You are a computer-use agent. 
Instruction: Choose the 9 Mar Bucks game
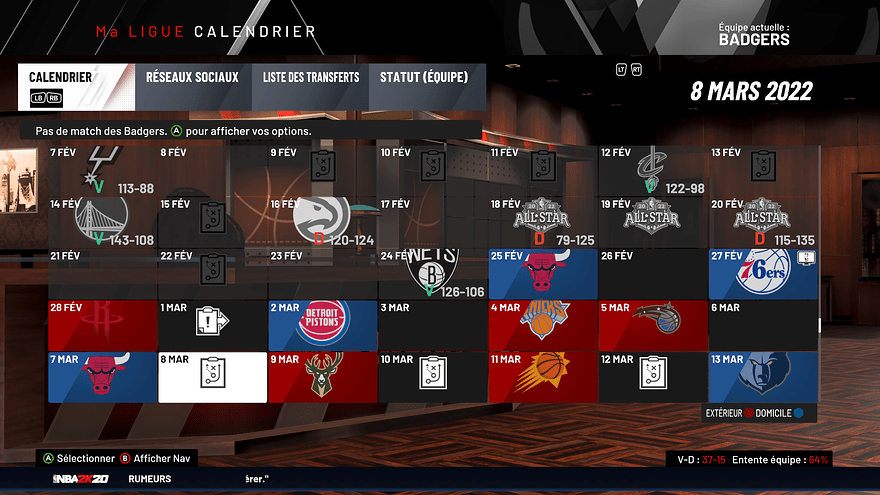[x=323, y=376]
